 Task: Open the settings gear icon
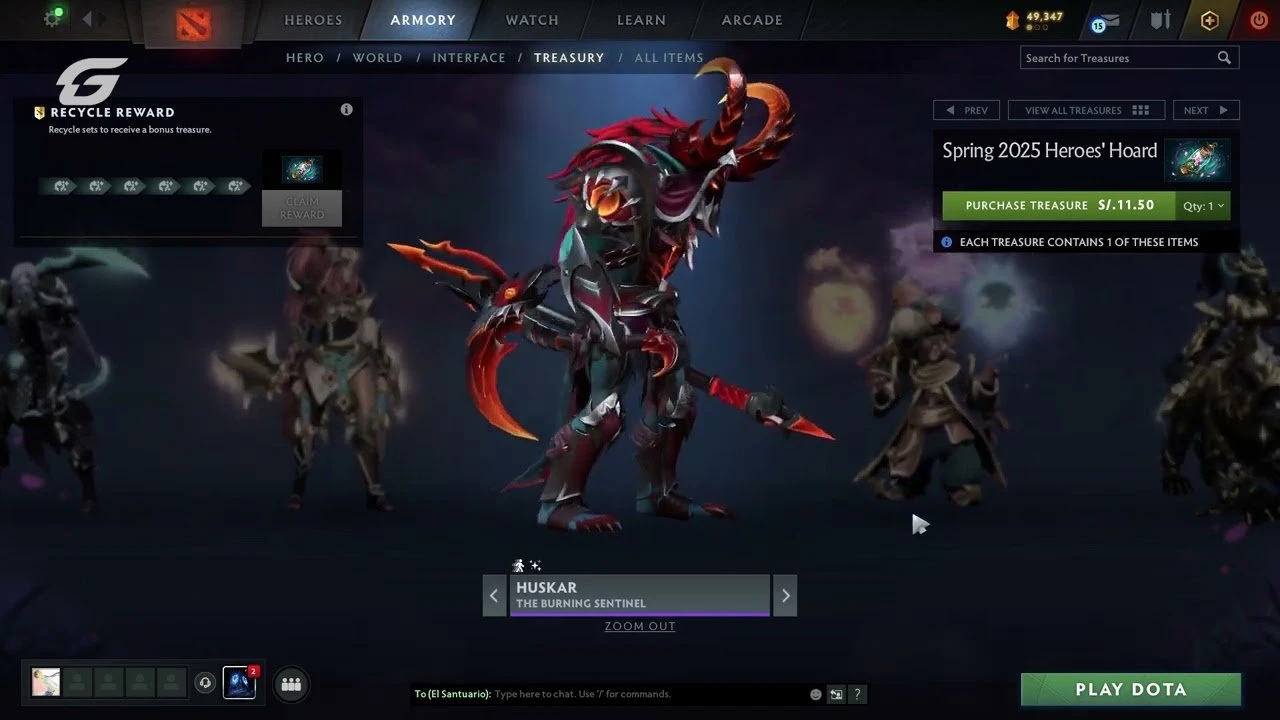pyautogui.click(x=52, y=19)
